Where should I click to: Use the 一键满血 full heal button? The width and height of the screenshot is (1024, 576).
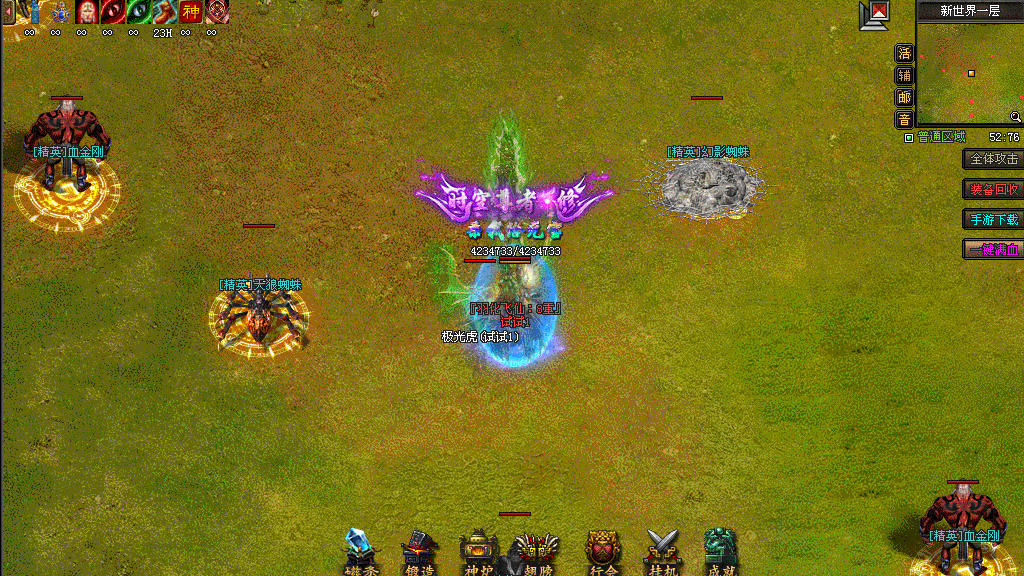point(993,249)
